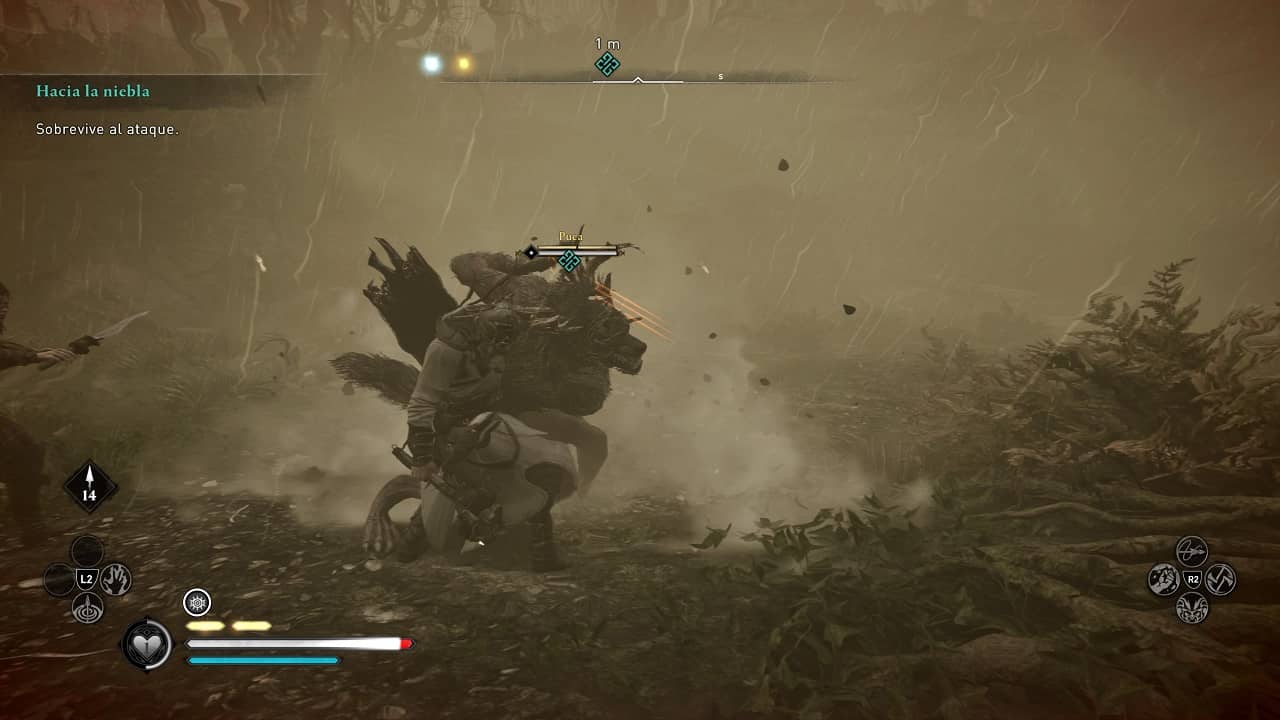The width and height of the screenshot is (1280, 720).
Task: Select the yellow glowing compass marker
Action: tap(463, 64)
